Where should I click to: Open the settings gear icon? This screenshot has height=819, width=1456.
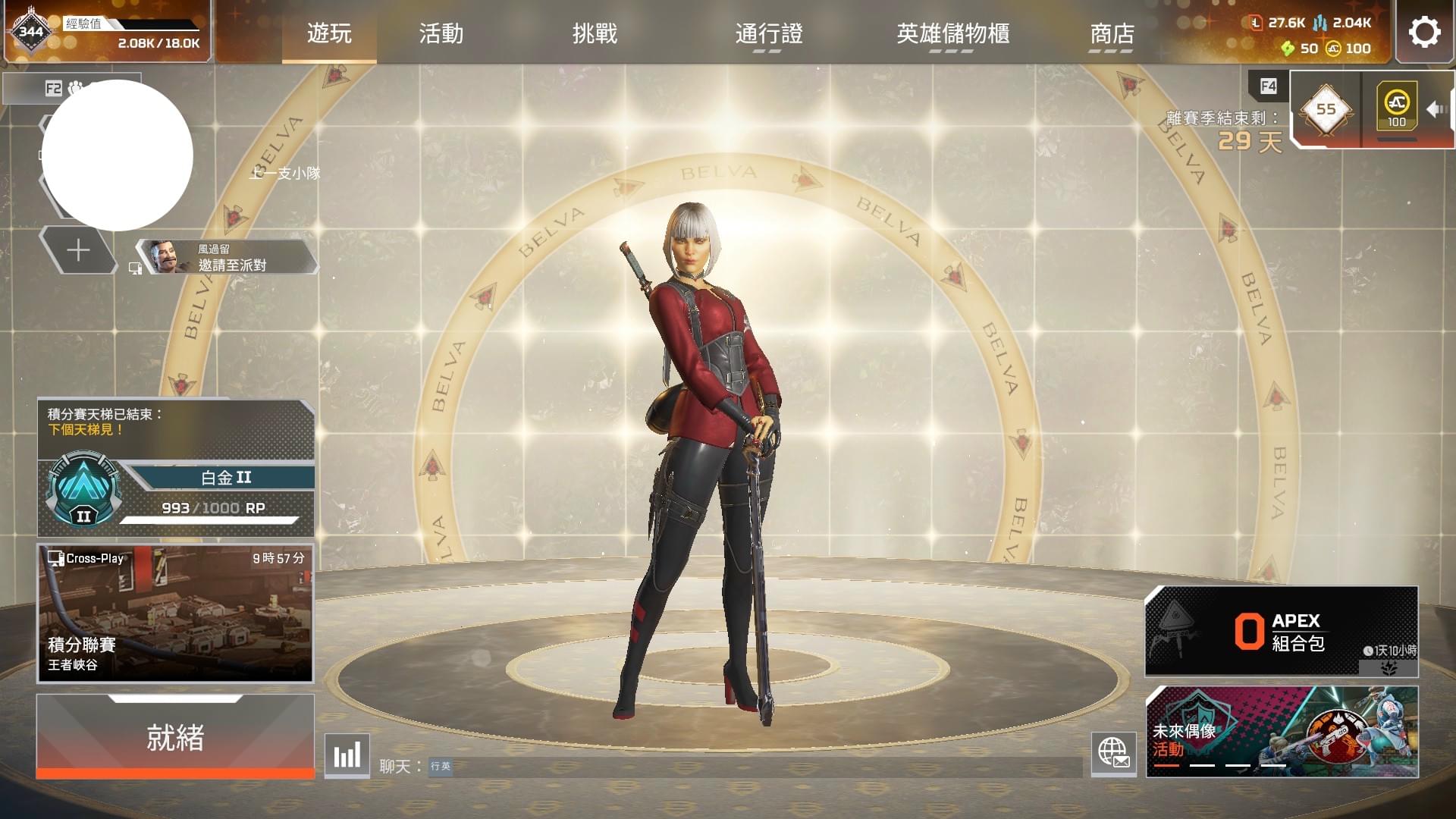[1424, 31]
